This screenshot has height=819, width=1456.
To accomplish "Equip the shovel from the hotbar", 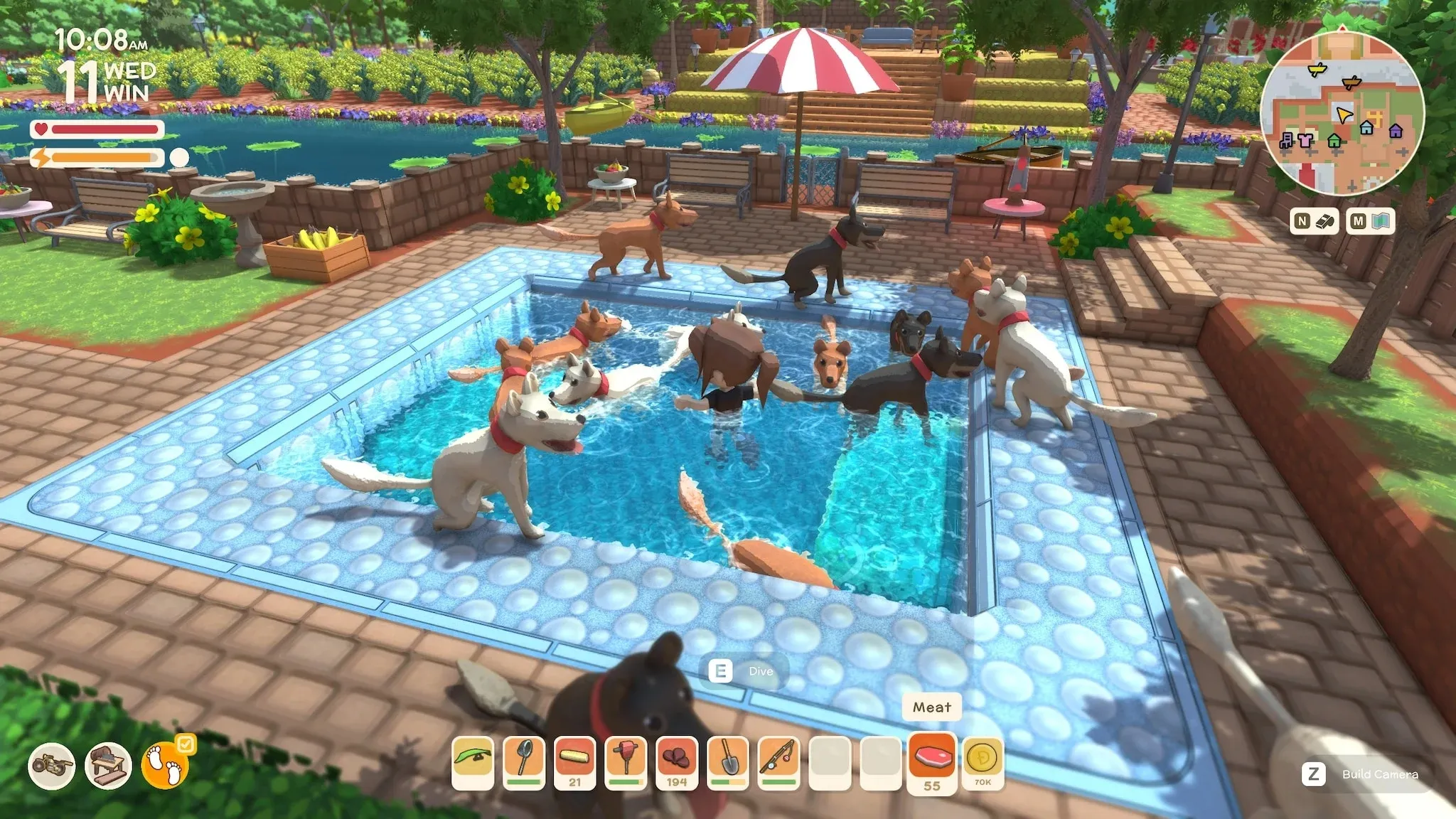I will point(728,761).
